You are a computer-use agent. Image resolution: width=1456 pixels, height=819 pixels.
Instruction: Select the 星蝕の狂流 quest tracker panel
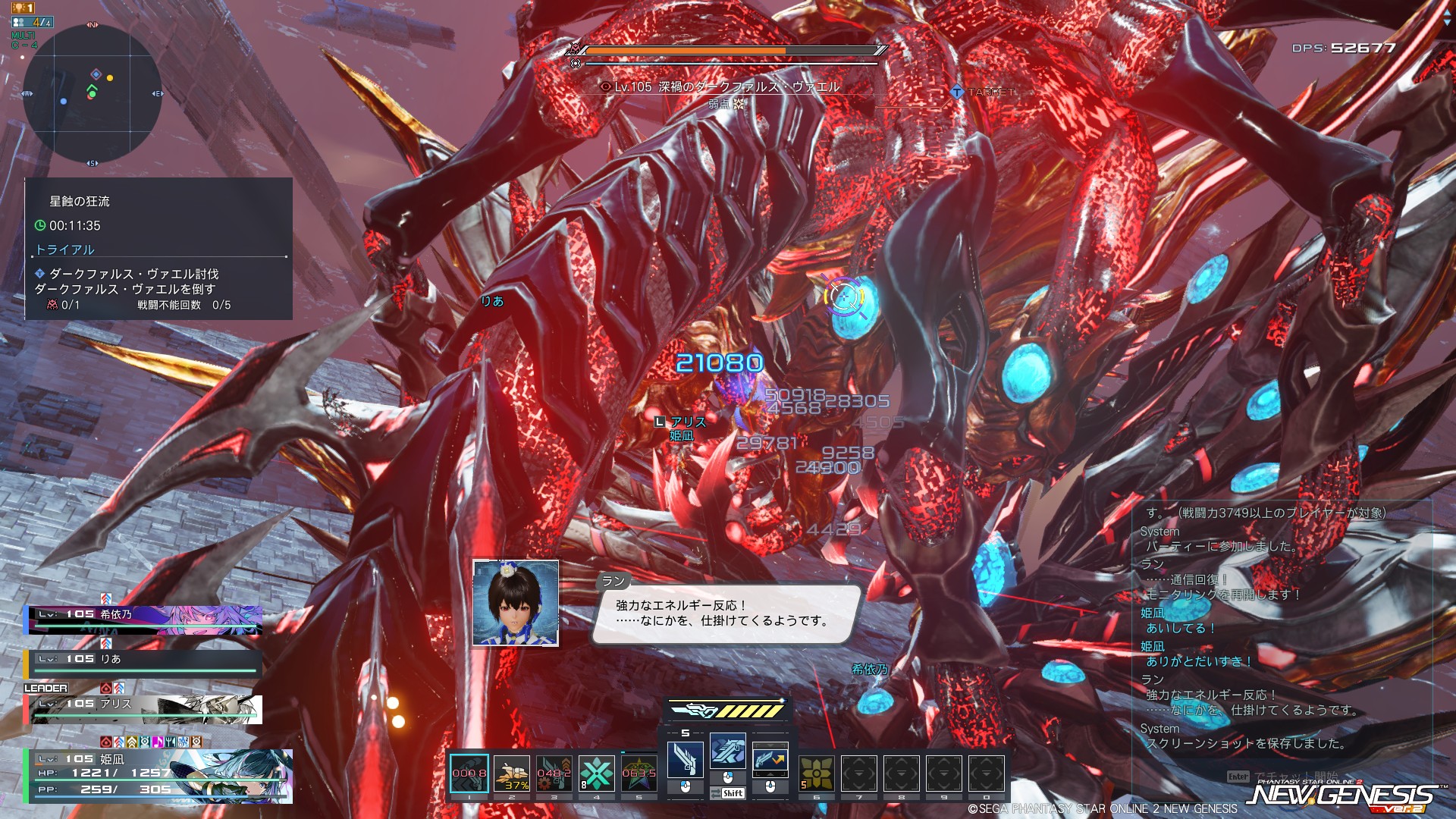pos(158,249)
